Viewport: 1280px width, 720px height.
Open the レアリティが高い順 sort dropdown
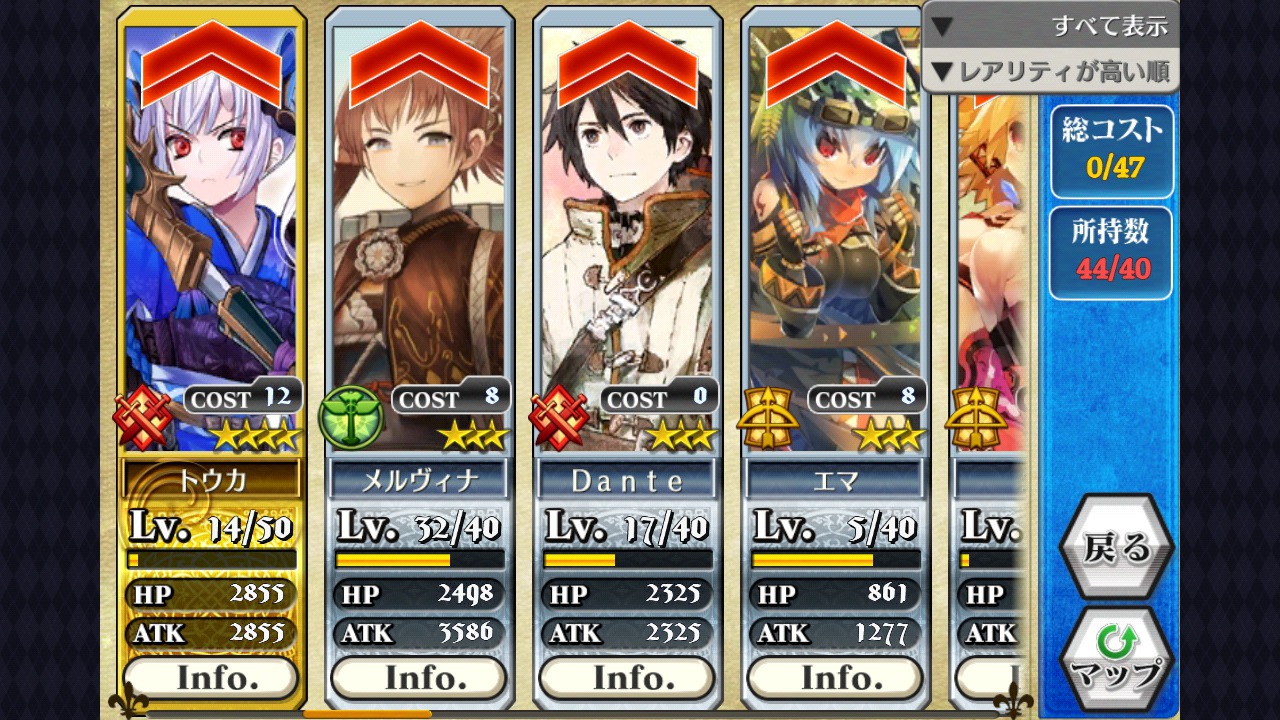1050,72
